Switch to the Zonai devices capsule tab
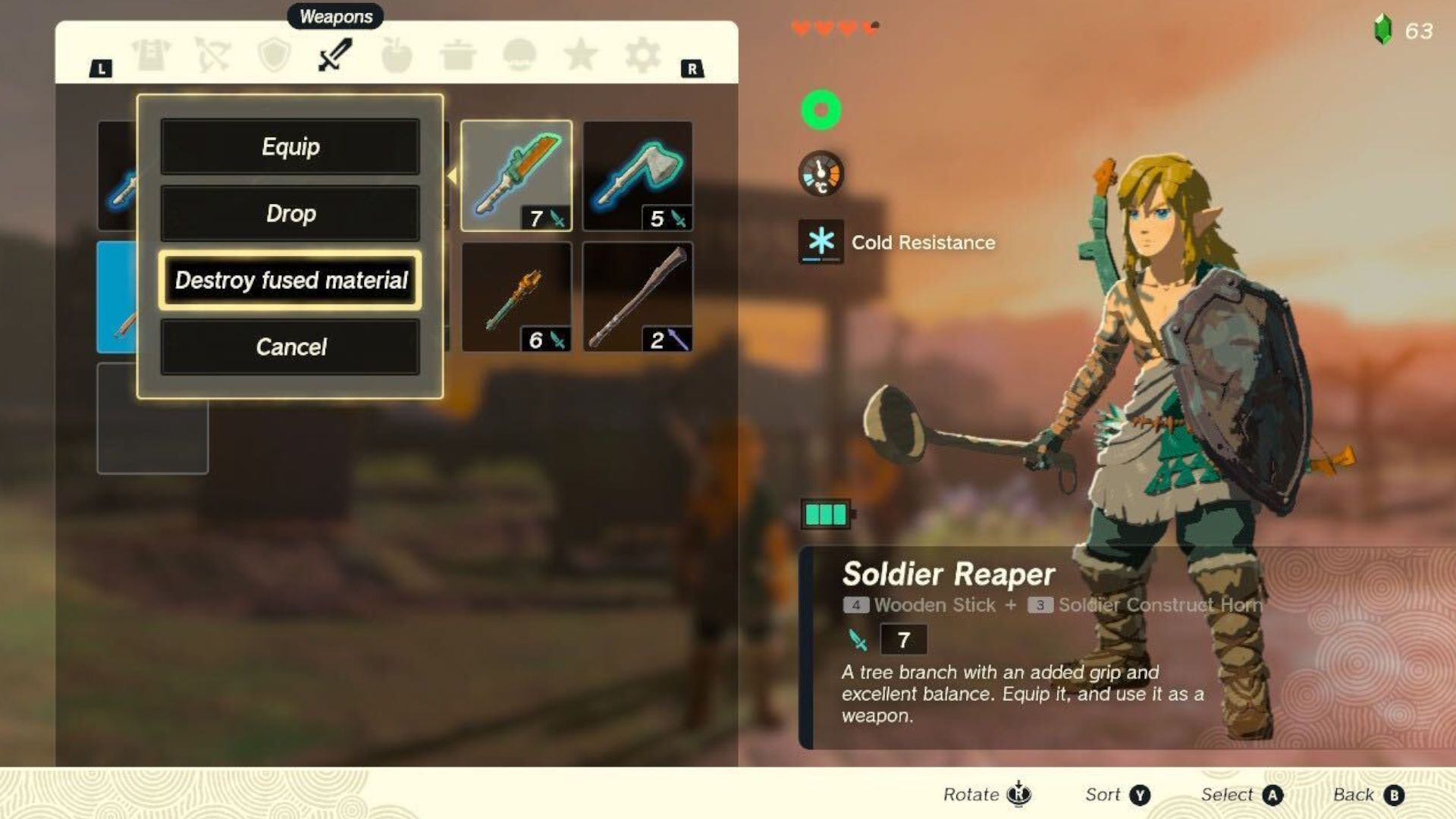Viewport: 1456px width, 819px height. [519, 55]
